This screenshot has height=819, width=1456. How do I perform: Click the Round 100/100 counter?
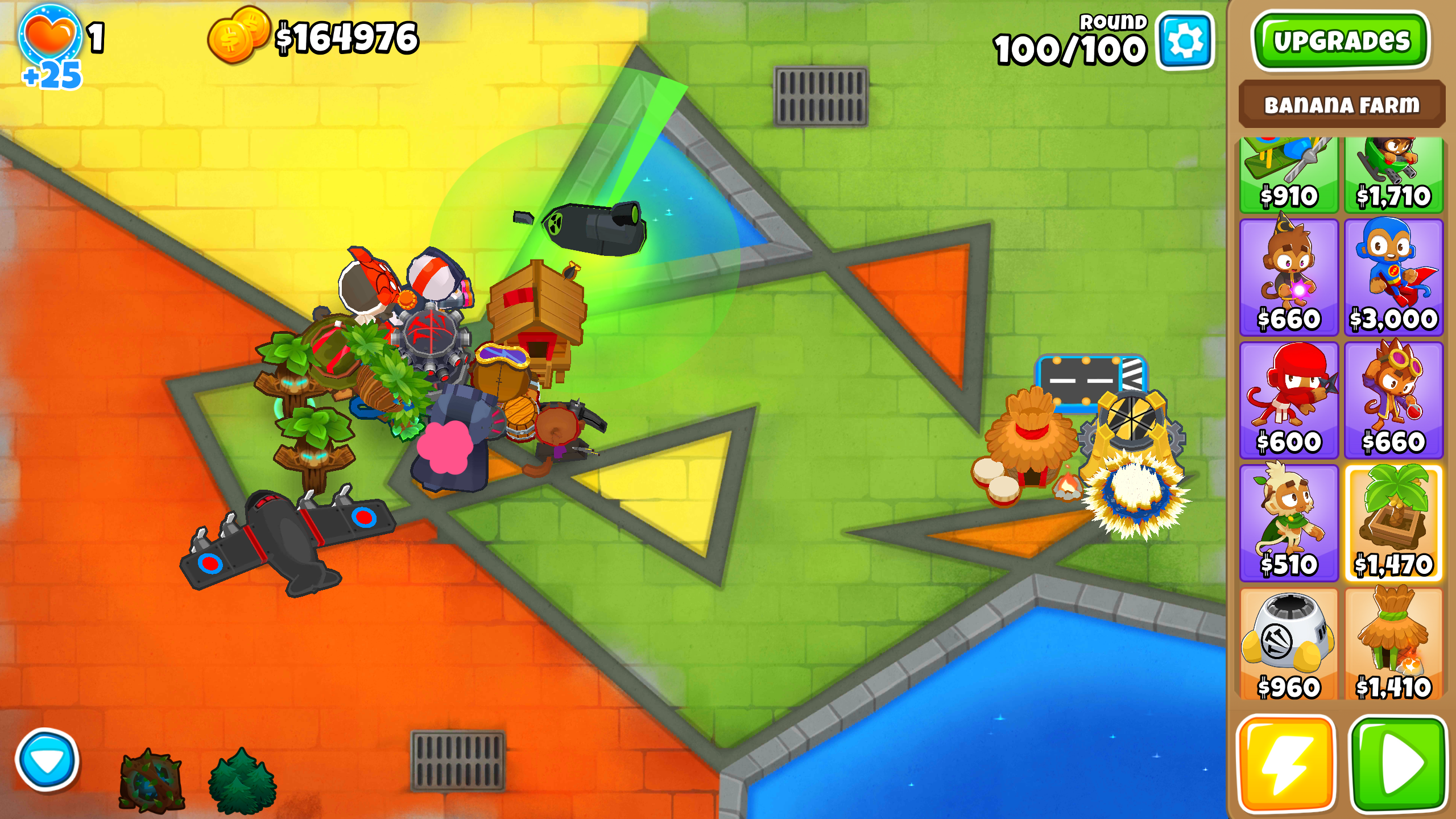click(1069, 45)
